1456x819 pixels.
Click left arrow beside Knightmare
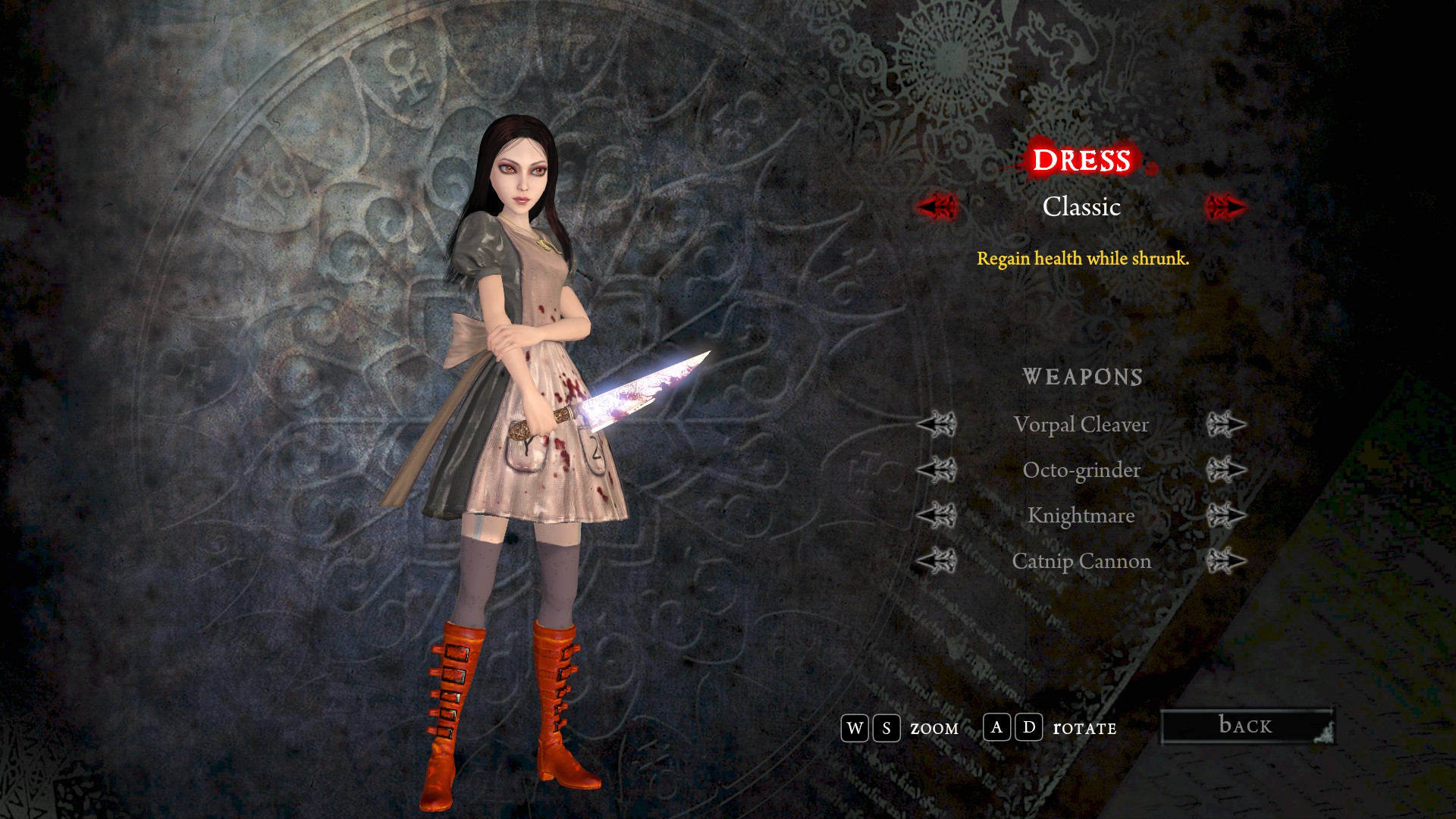click(937, 516)
